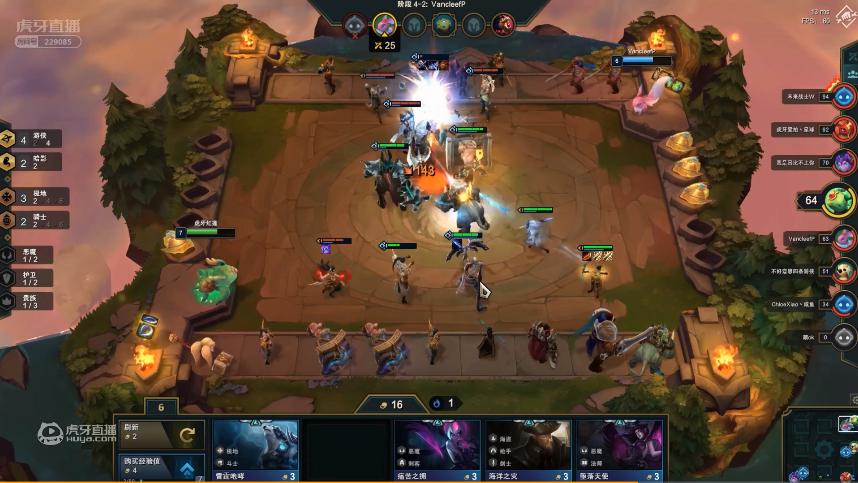Purchase the 海洋之灾 champion card
Screen dimensions: 858x483
528,450
